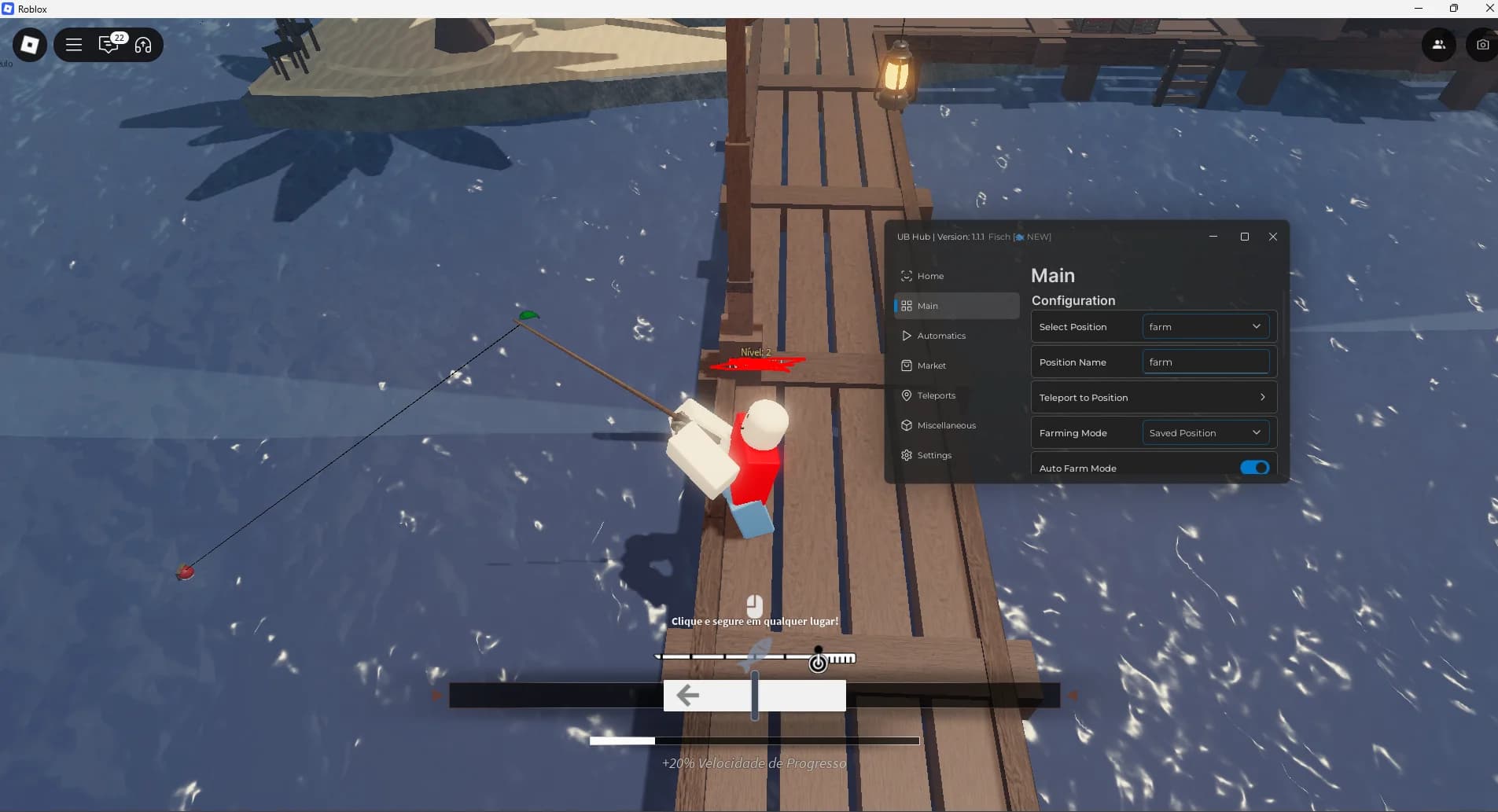Switch to the Home tab in UB Hub

point(930,276)
